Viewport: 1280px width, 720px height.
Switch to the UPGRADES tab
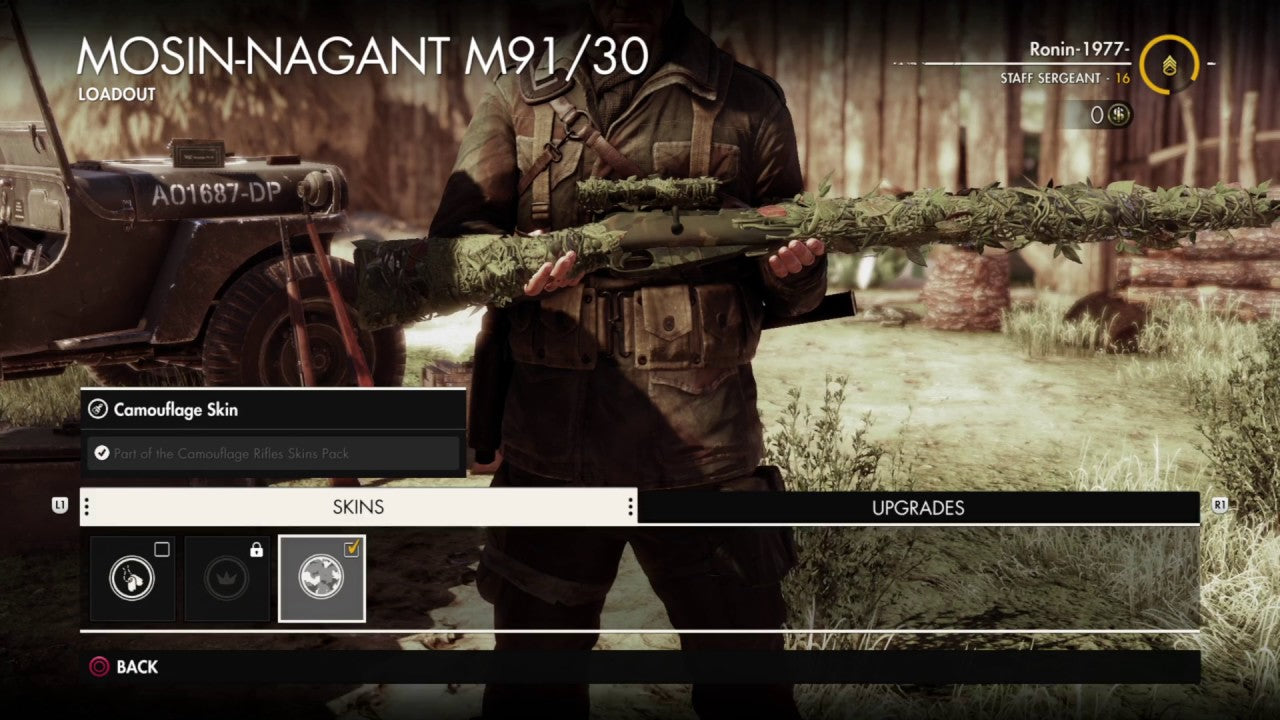pyautogui.click(x=920, y=508)
